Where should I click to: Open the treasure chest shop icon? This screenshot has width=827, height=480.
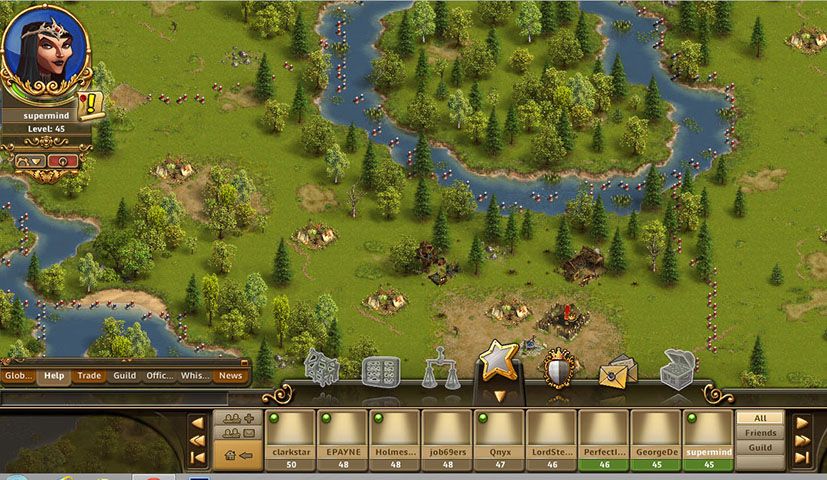point(677,369)
